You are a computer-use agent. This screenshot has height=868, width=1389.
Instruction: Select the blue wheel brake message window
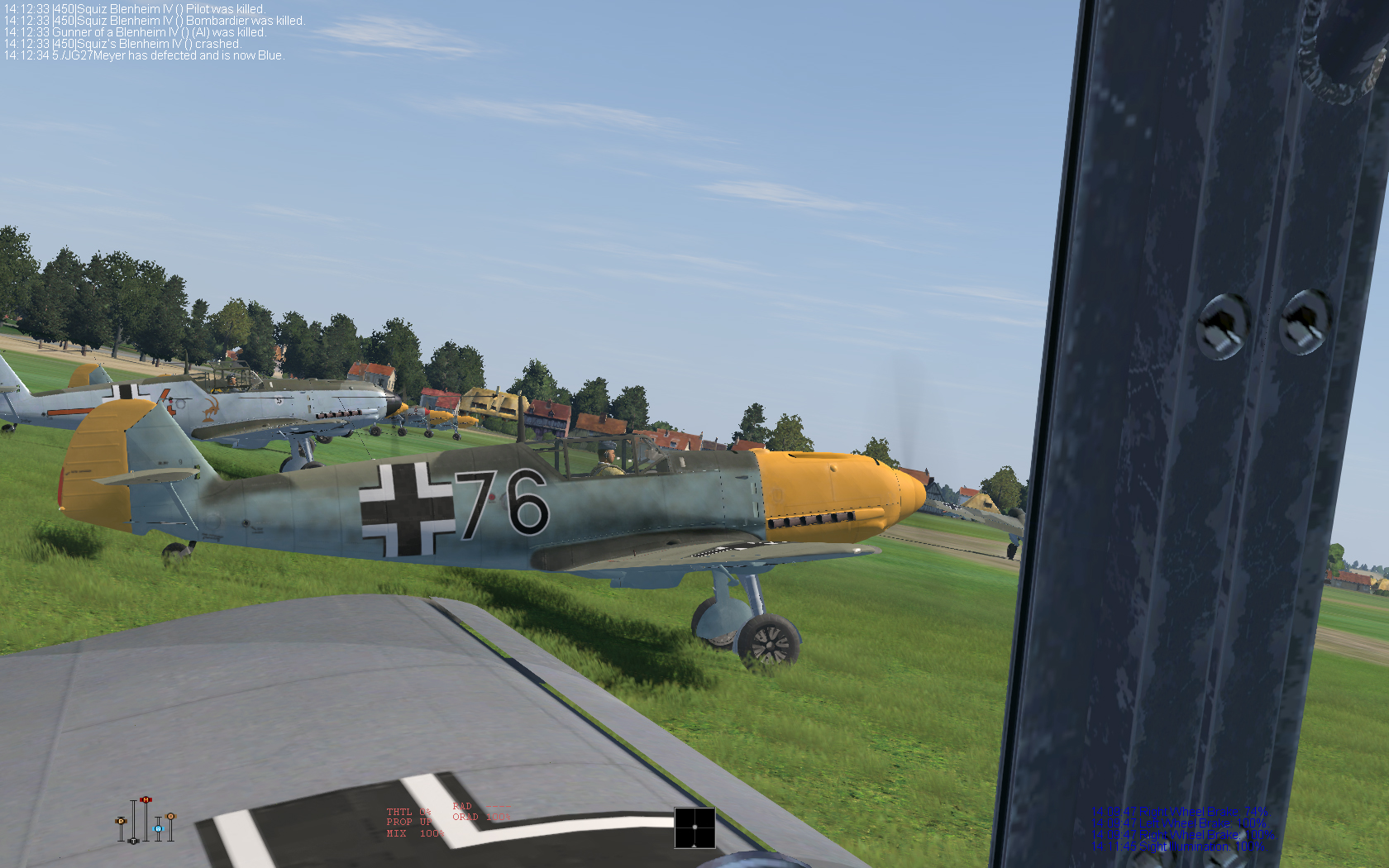pyautogui.click(x=1184, y=829)
